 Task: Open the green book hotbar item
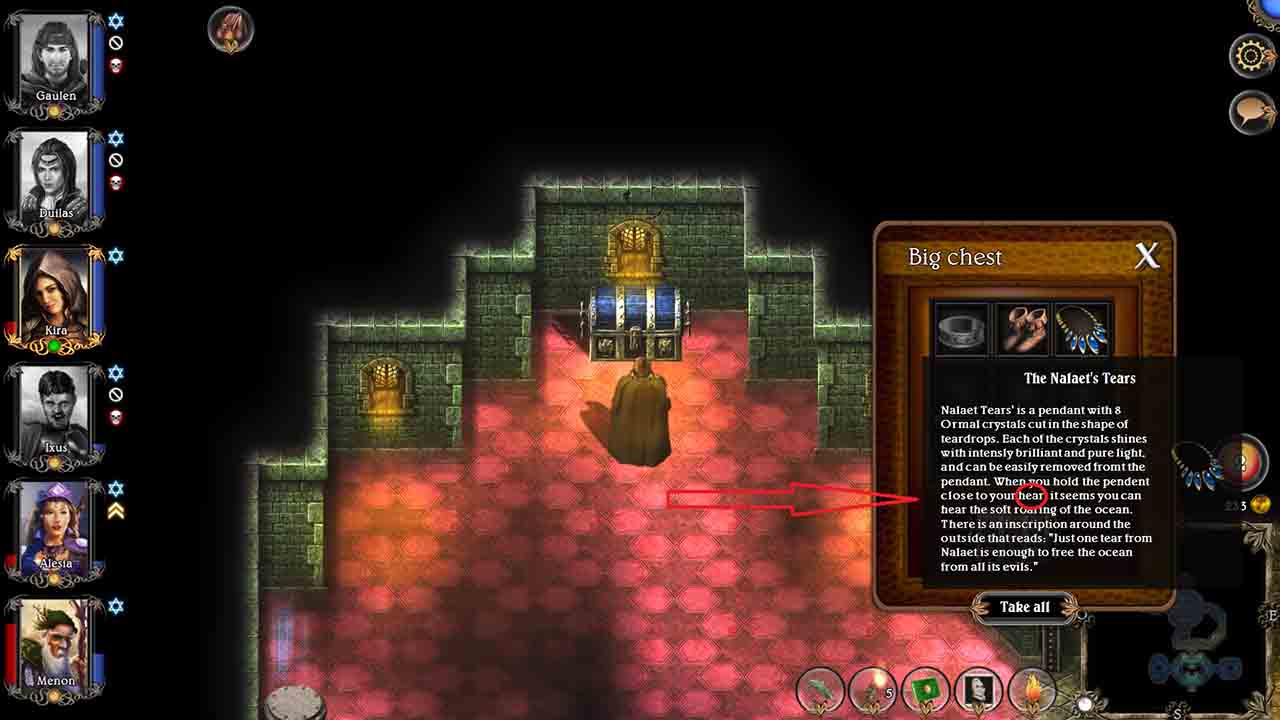[x=925, y=690]
